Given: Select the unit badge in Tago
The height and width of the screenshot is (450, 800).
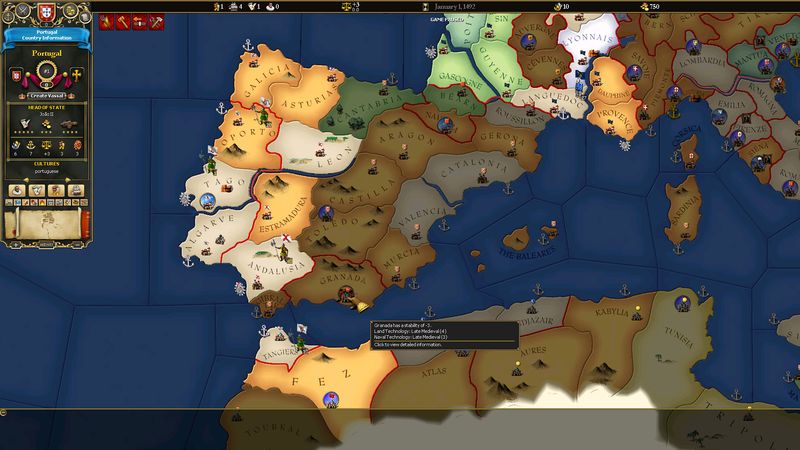Looking at the screenshot, I should (208, 199).
